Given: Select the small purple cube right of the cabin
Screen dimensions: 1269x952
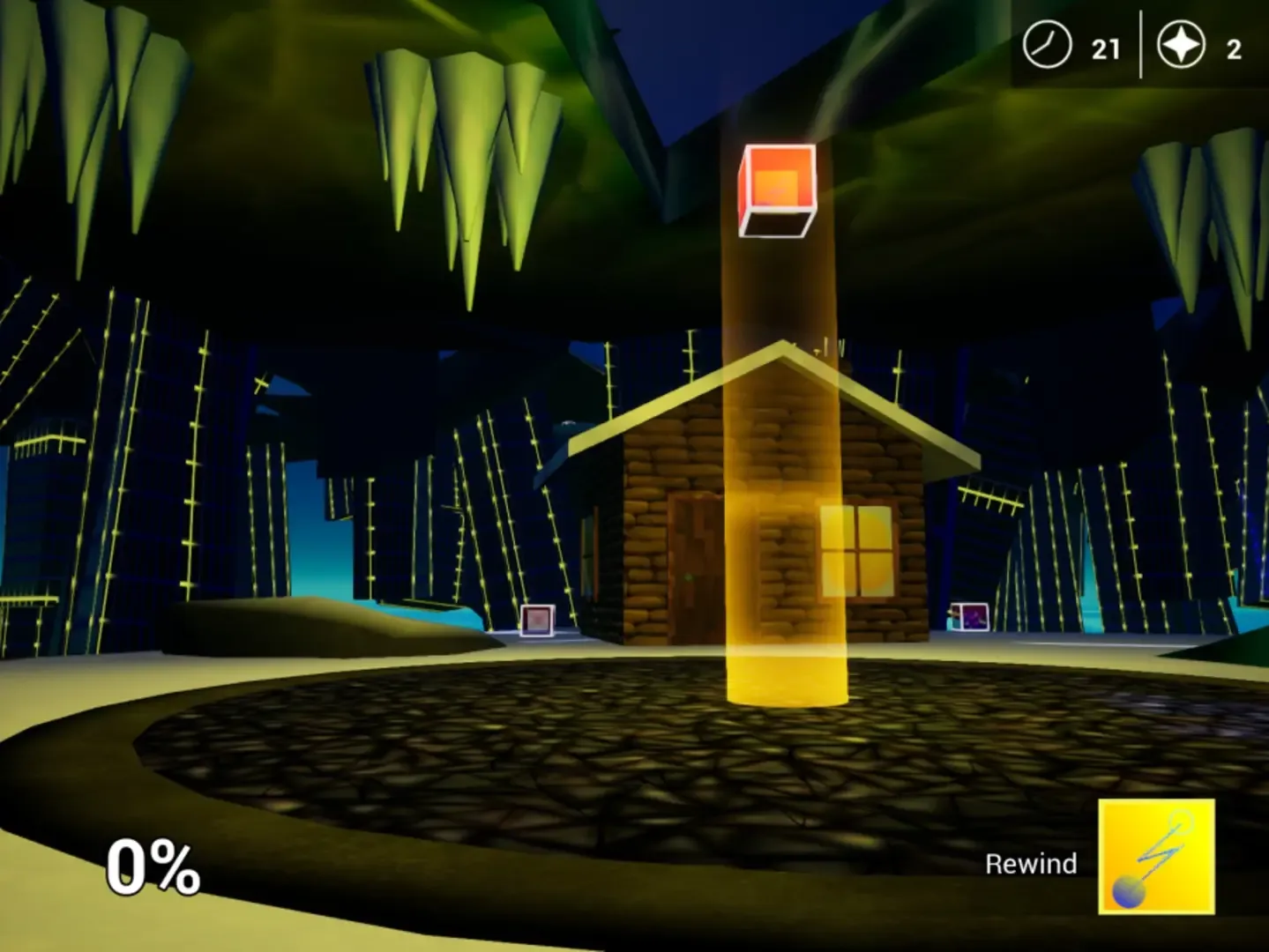Looking at the screenshot, I should pos(968,616).
